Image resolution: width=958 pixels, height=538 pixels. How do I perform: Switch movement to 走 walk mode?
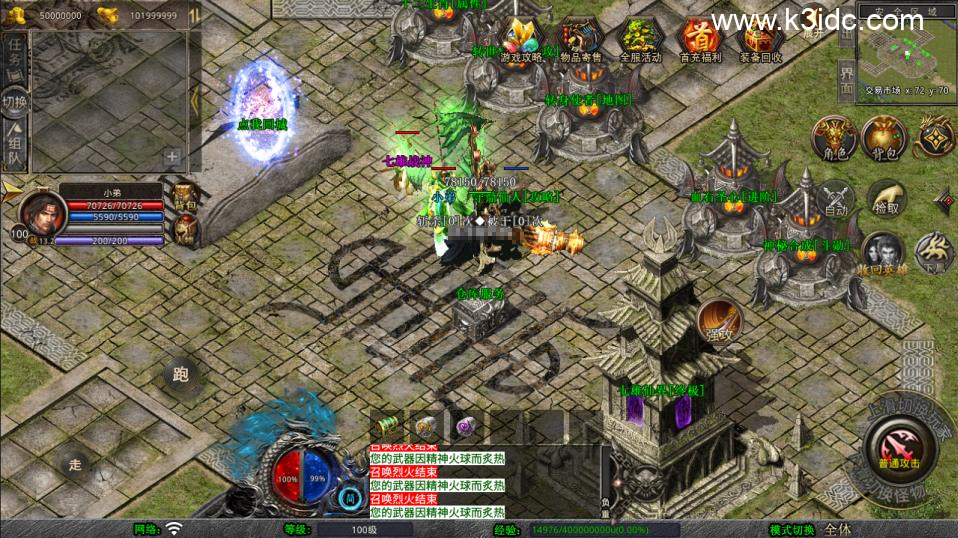(x=73, y=463)
